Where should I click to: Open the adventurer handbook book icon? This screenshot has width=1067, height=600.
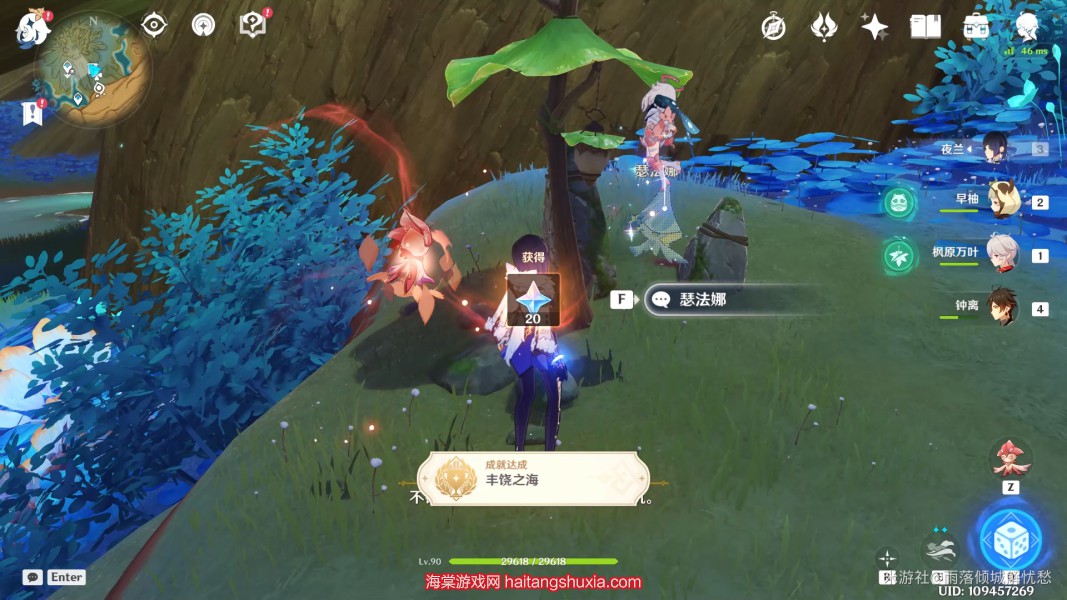point(925,27)
